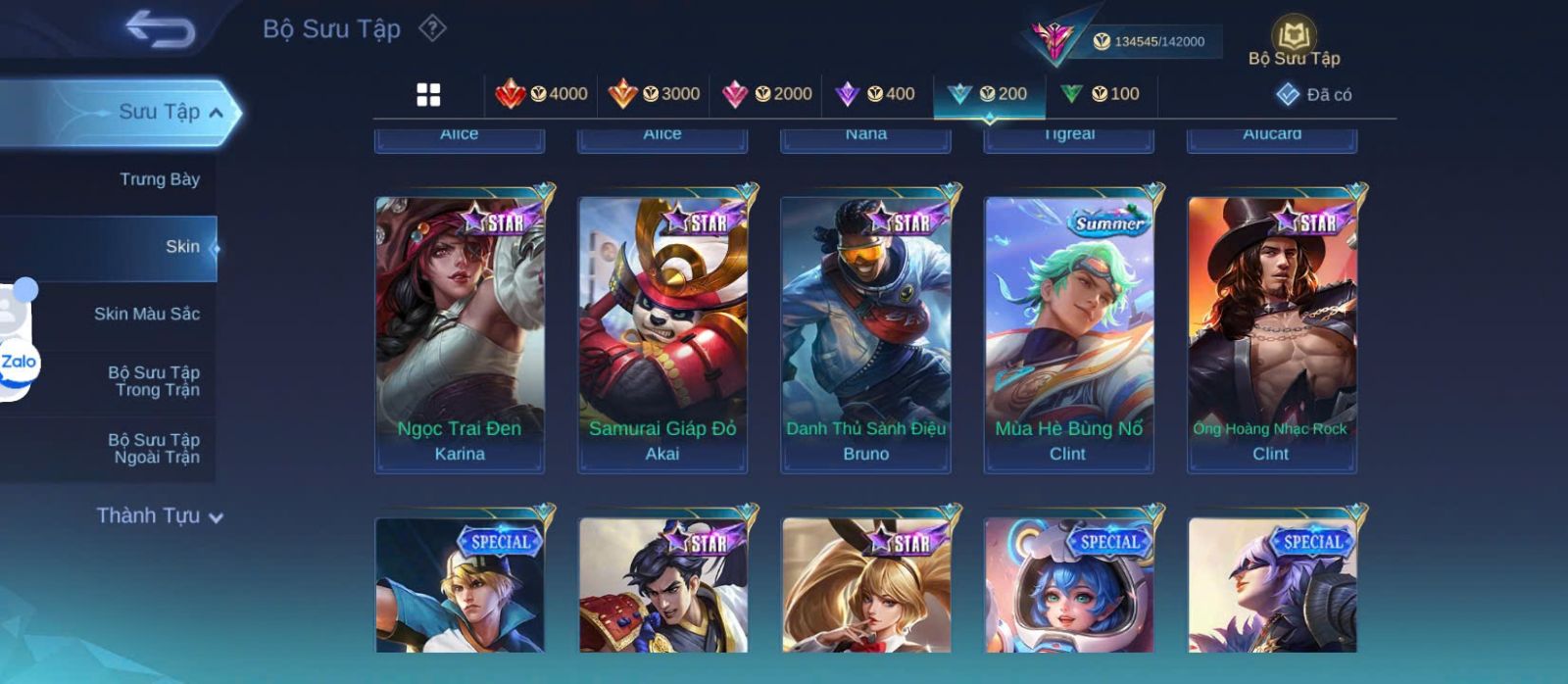Screen dimensions: 1568x684
Task: Switch to the 3000 point tier
Action: [x=654, y=94]
